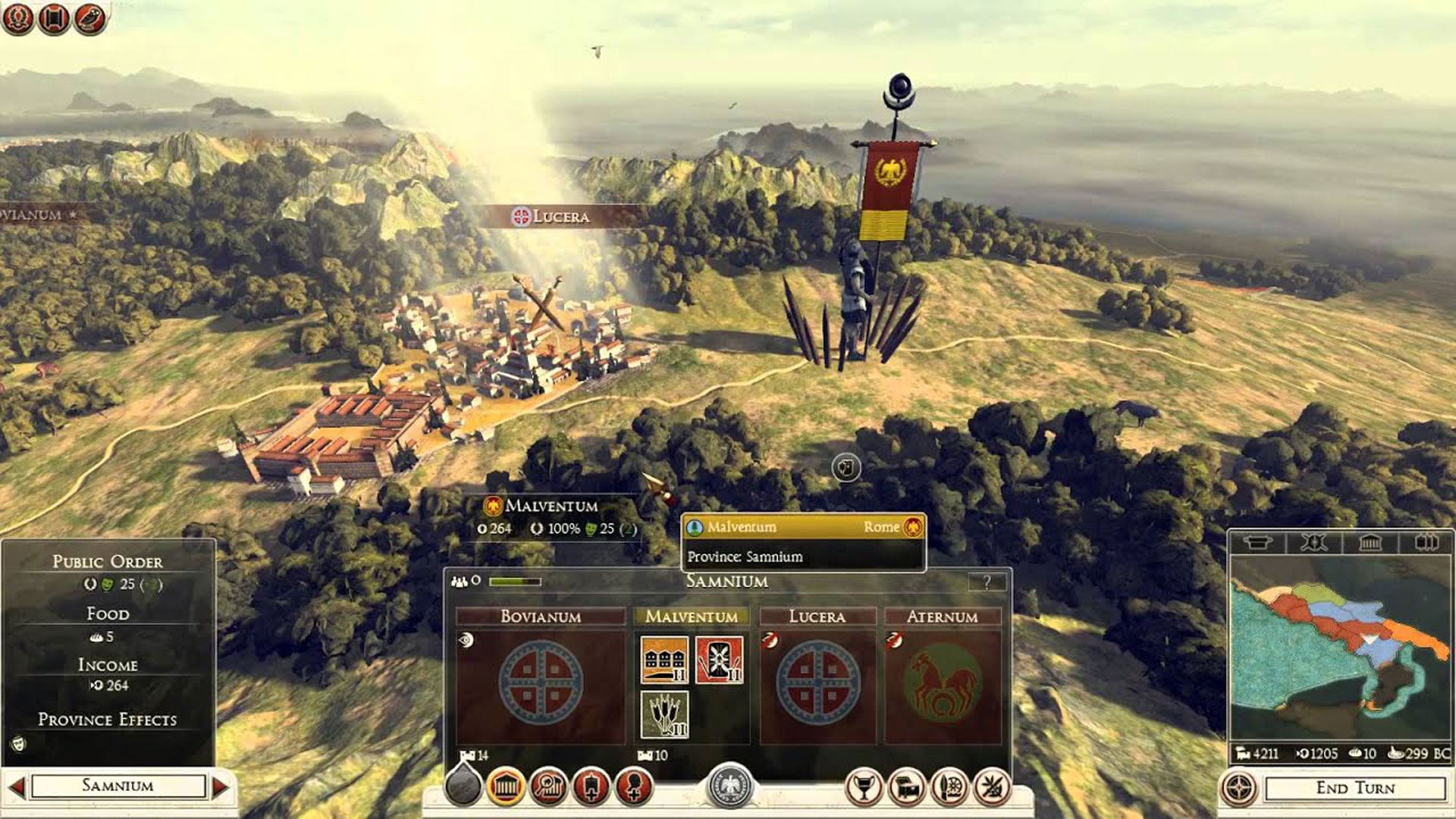The height and width of the screenshot is (819, 1456).
Task: Open the faction overview eagle emblem
Action: 730,786
